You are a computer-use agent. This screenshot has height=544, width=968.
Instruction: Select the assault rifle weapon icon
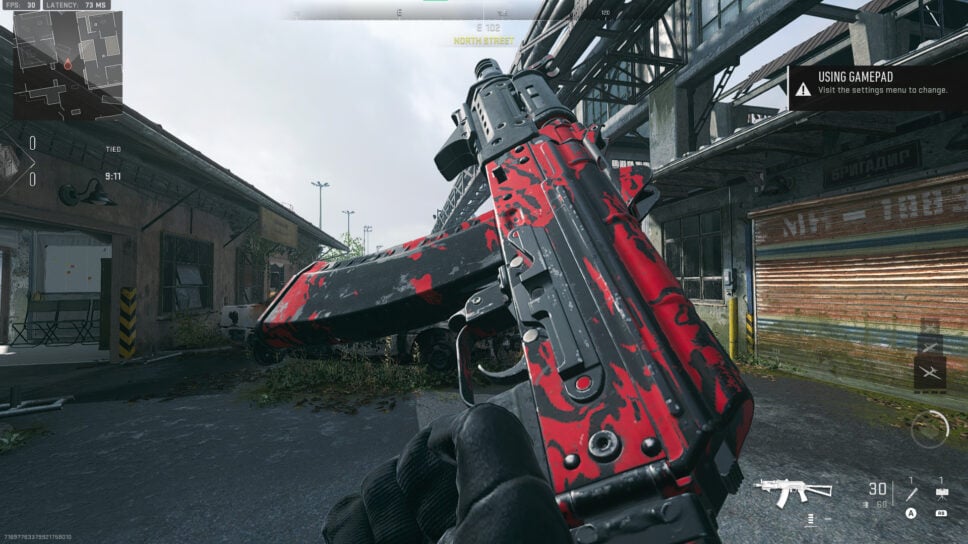coord(793,490)
